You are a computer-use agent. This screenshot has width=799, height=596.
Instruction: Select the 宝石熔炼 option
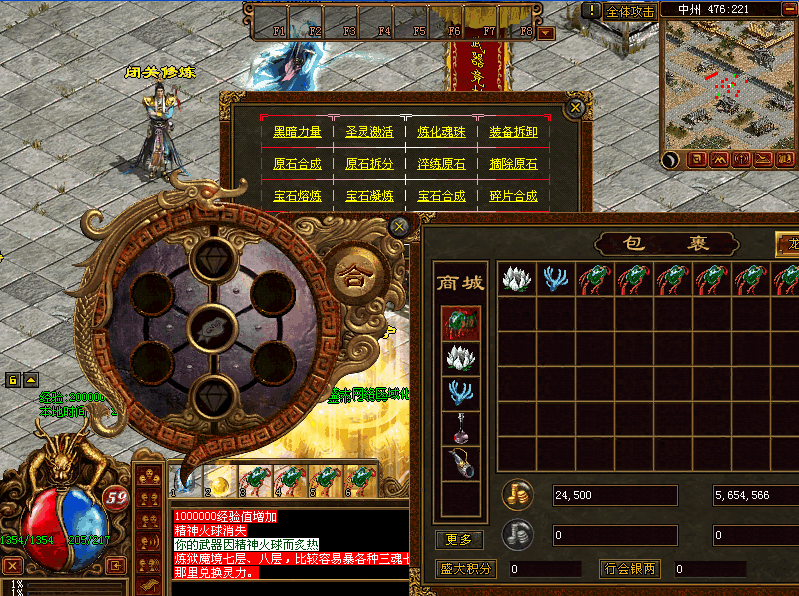point(297,196)
